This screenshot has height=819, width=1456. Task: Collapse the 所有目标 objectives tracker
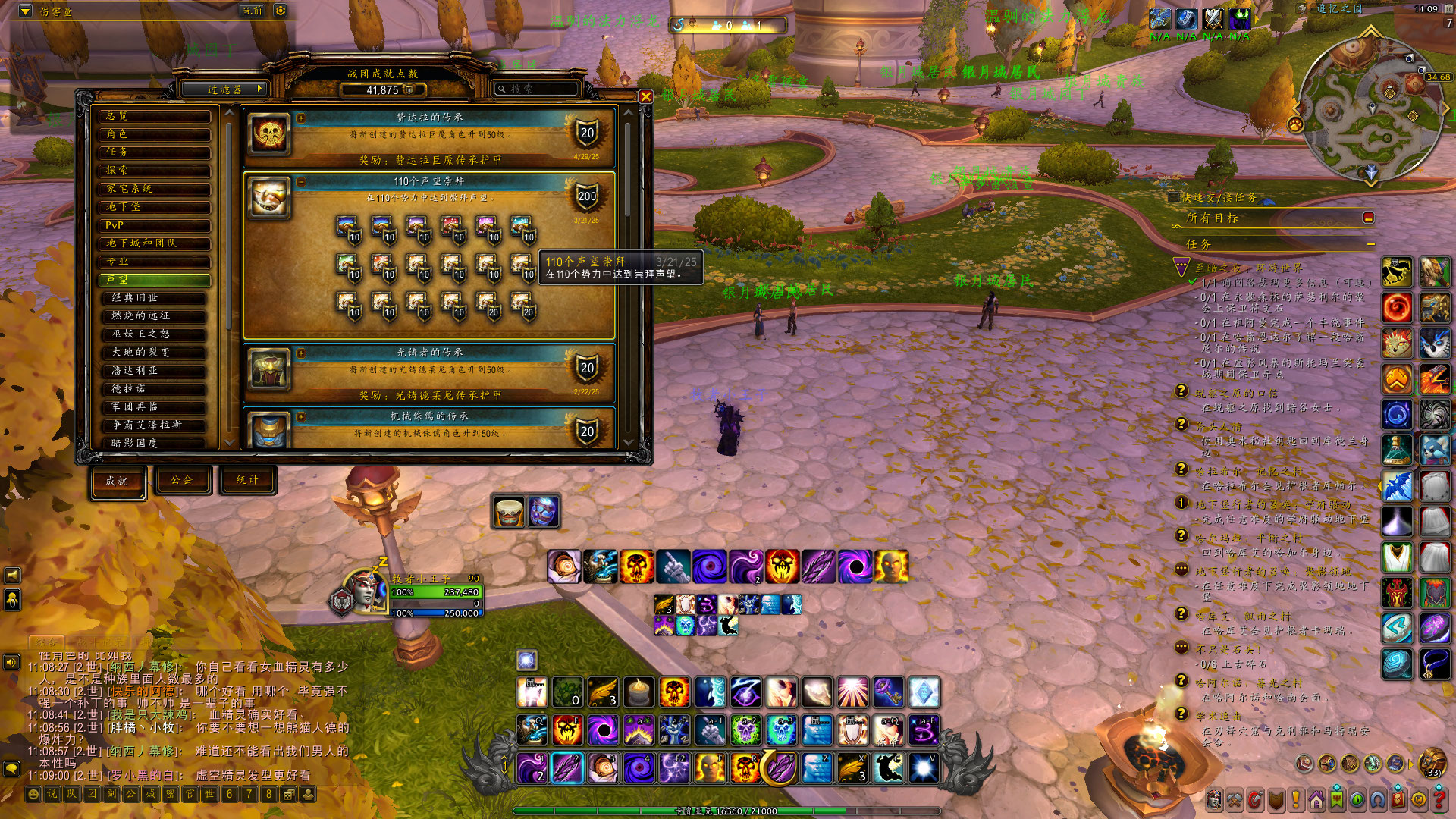[1368, 218]
